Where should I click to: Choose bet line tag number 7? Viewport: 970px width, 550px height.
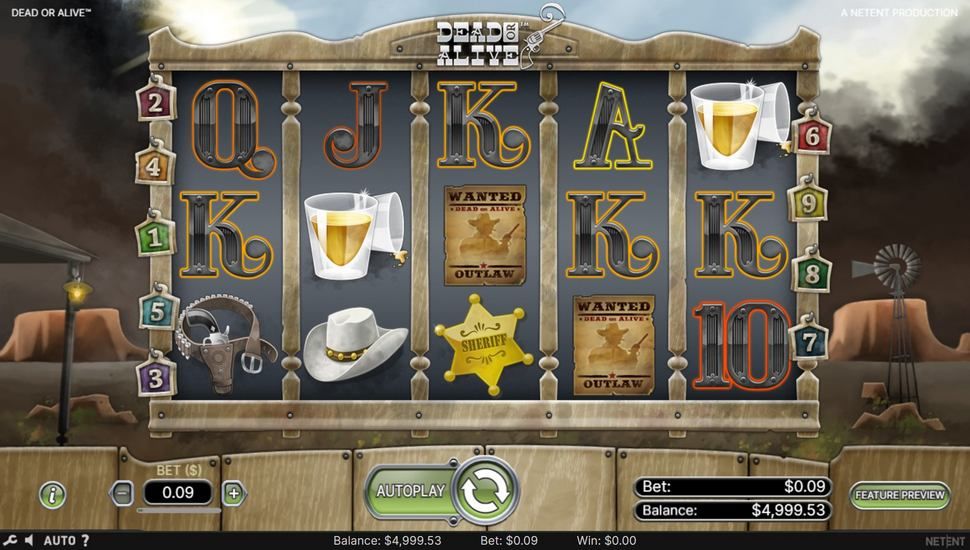(x=809, y=341)
